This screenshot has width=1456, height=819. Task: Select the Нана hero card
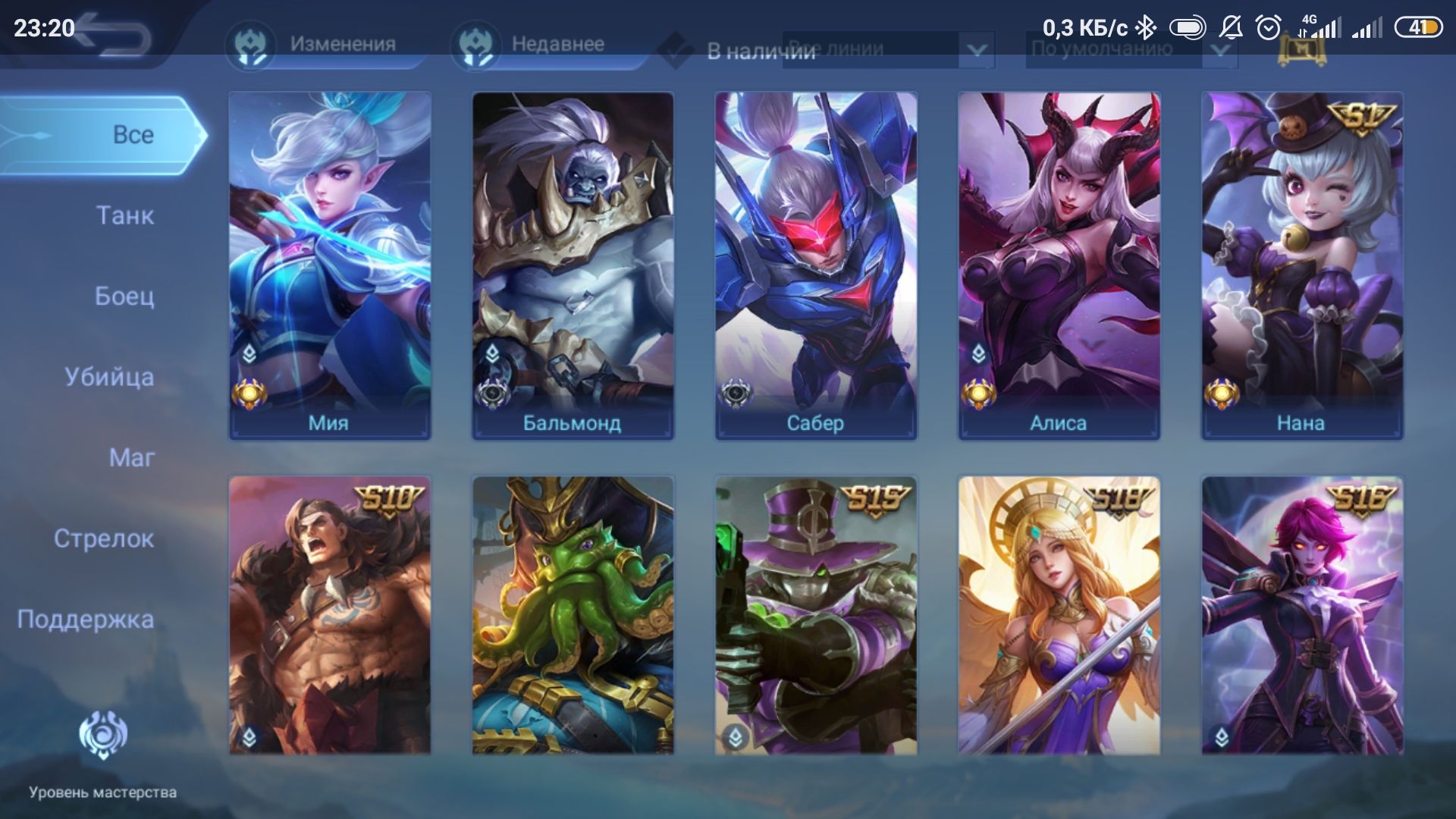(x=1302, y=265)
